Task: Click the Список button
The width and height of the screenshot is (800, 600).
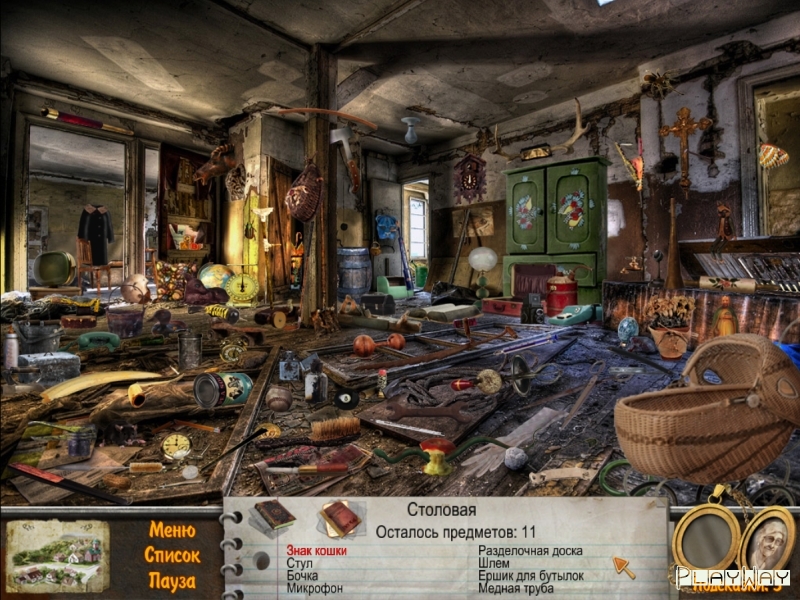Action: coord(172,555)
